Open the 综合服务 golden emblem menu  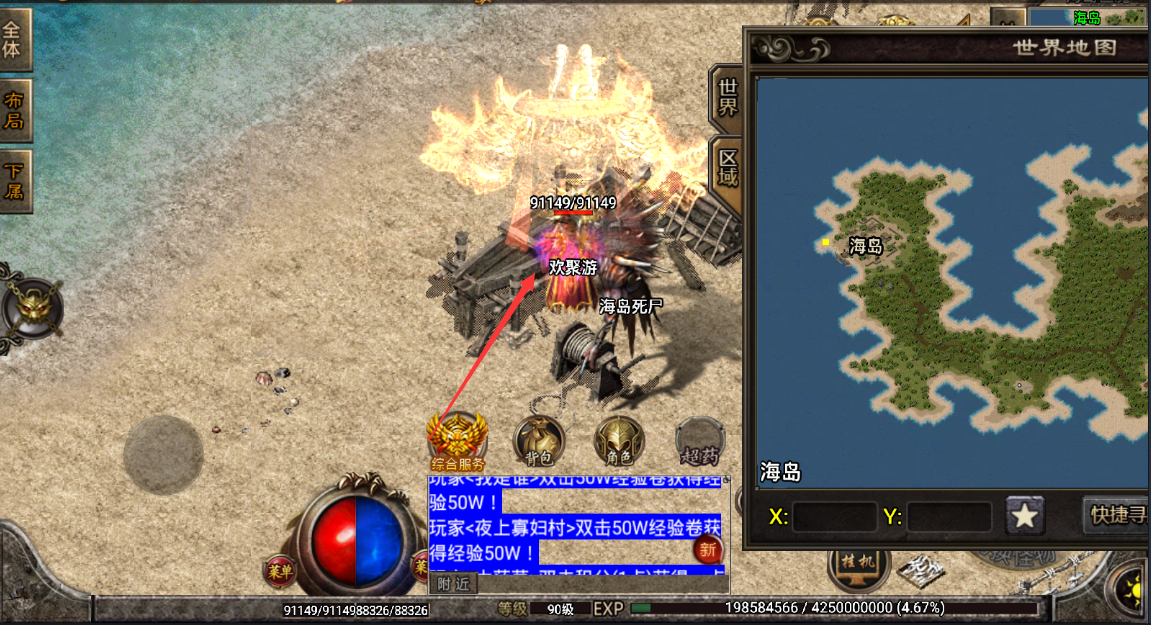[457, 439]
